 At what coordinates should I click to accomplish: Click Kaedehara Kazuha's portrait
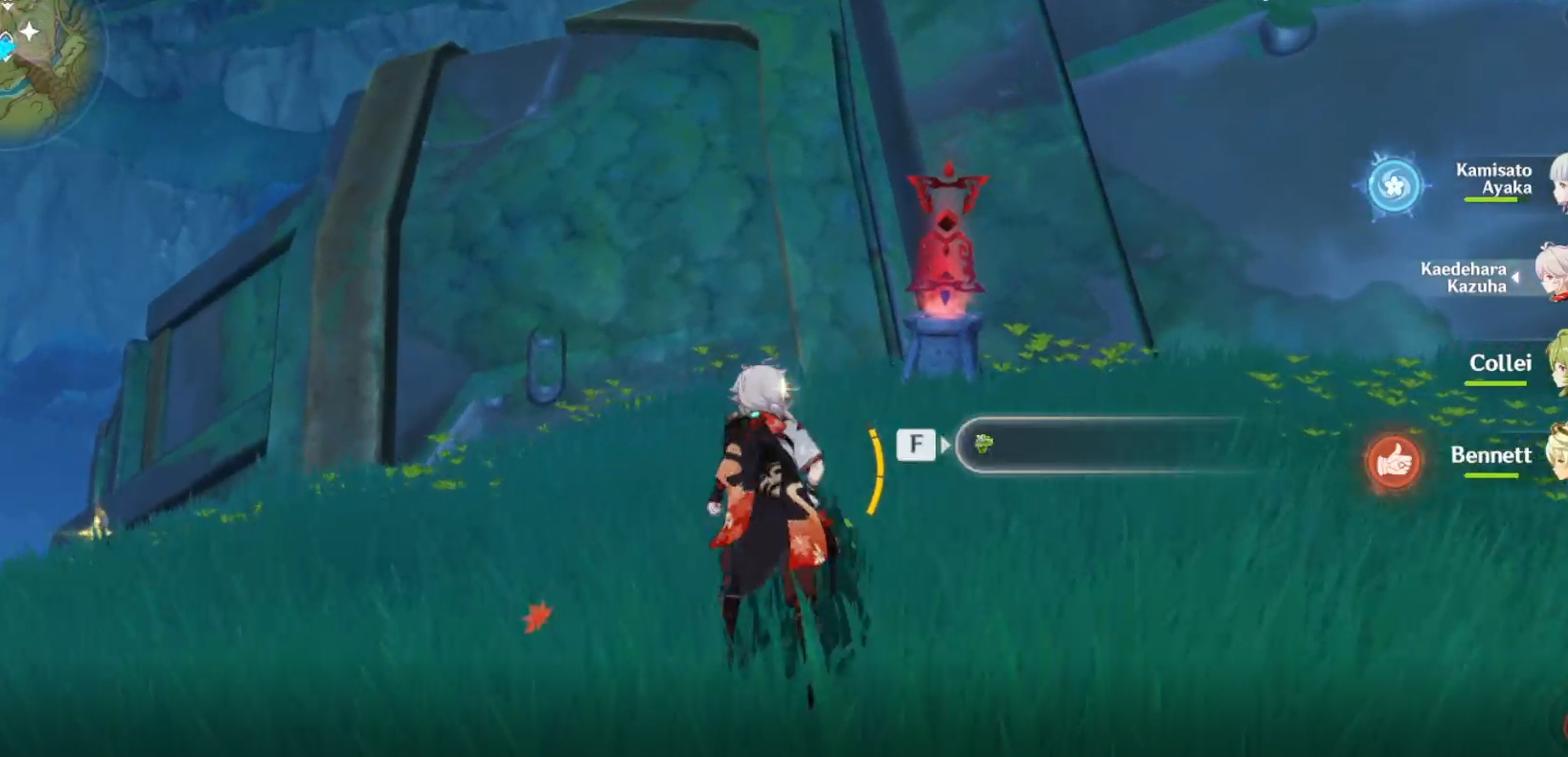(1550, 273)
